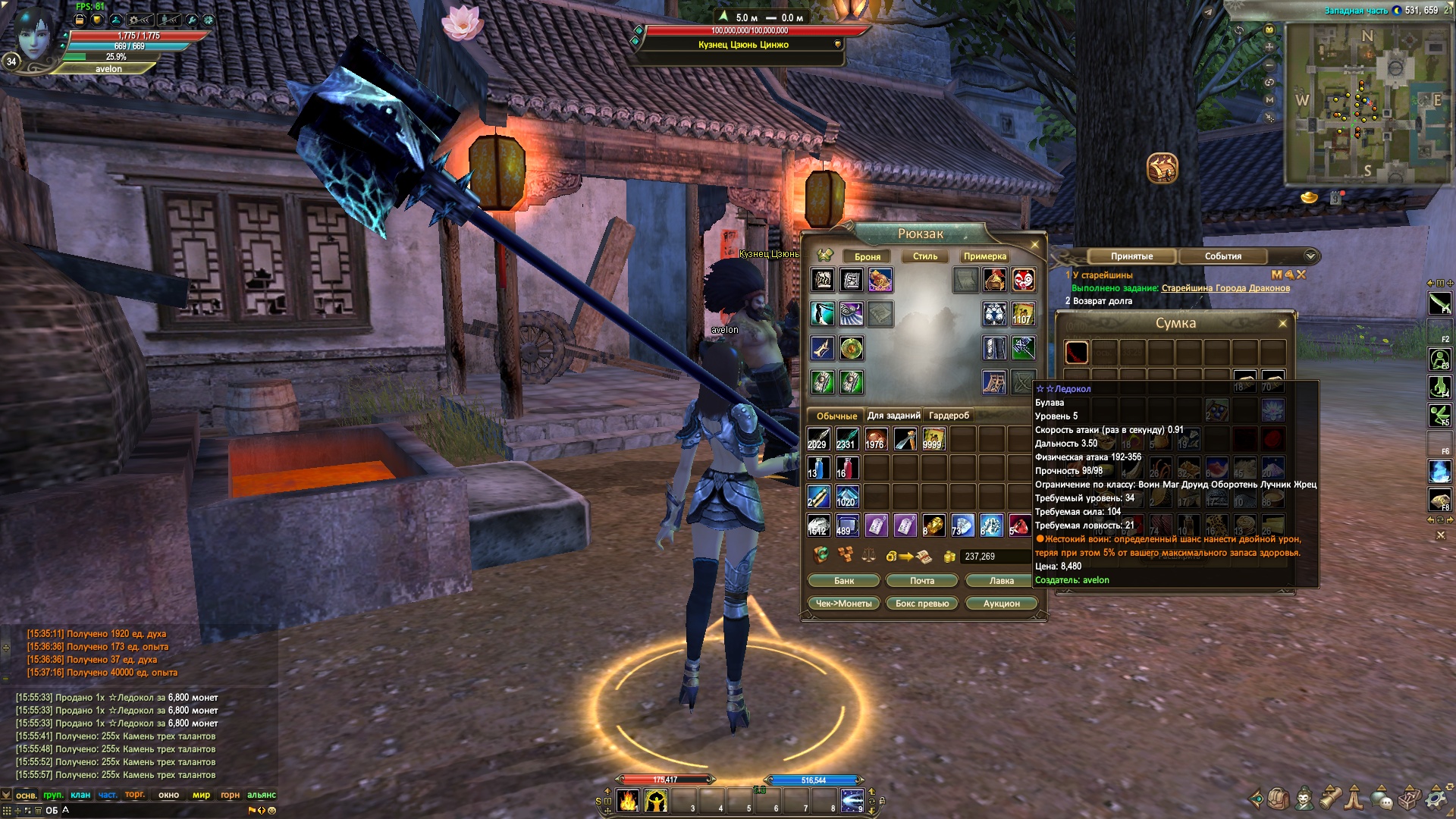Open the Почта mailbox button

[922, 581]
